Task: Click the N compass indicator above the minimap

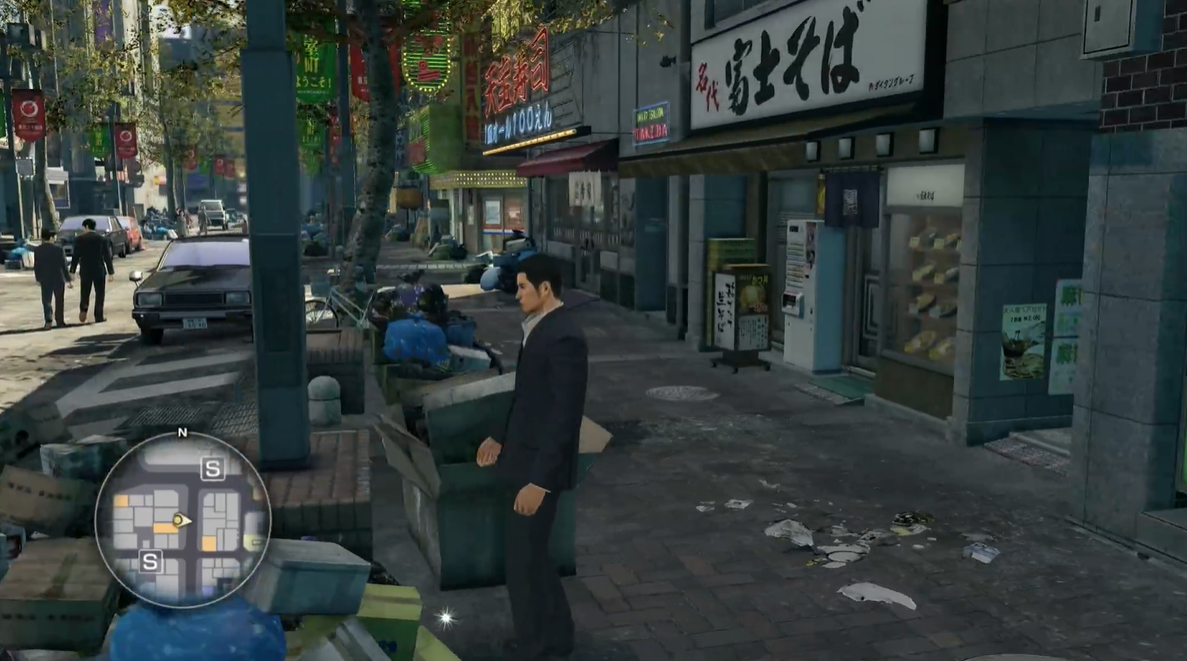Action: tap(182, 433)
